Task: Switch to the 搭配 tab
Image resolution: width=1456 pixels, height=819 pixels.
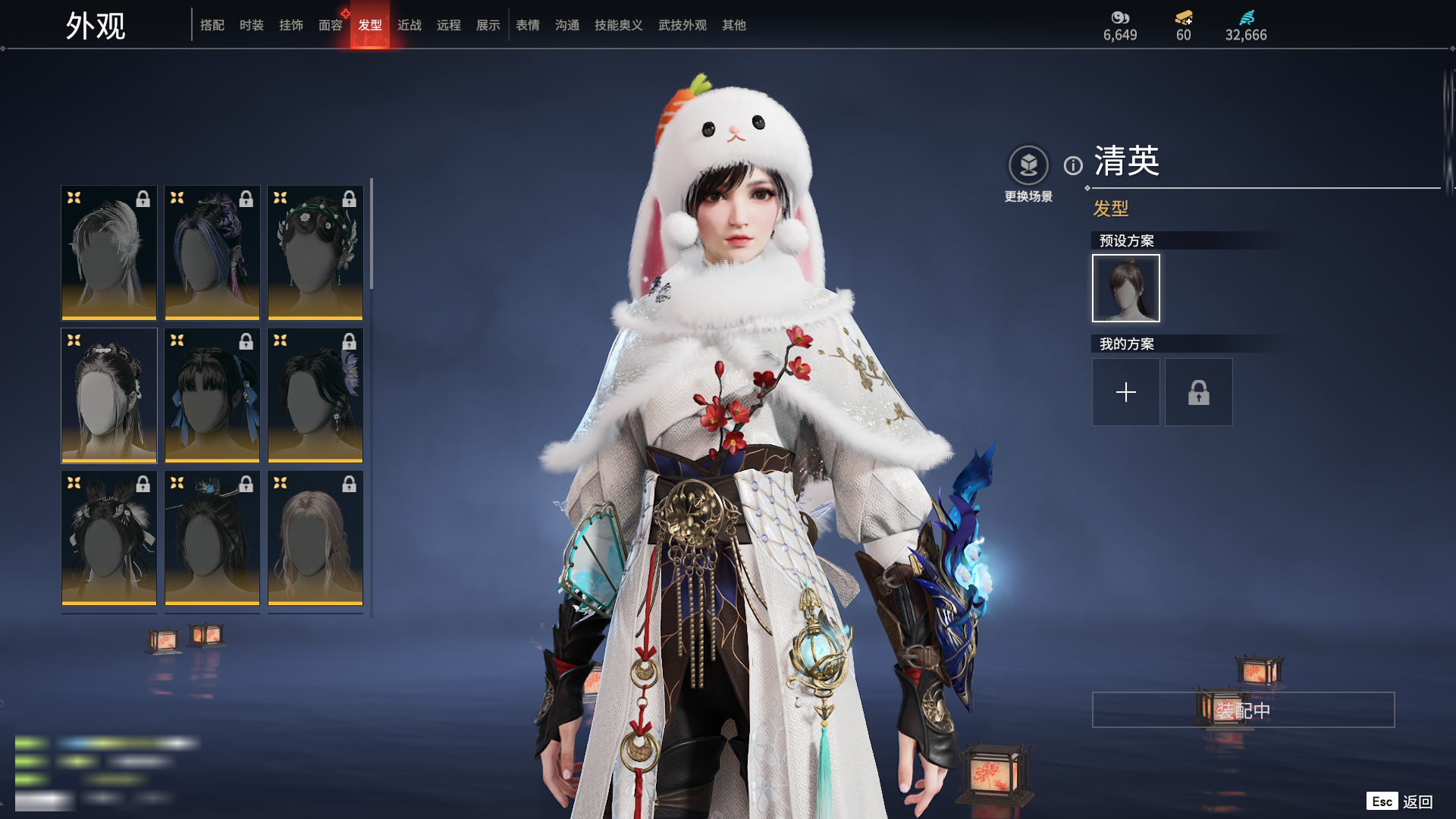Action: click(212, 25)
